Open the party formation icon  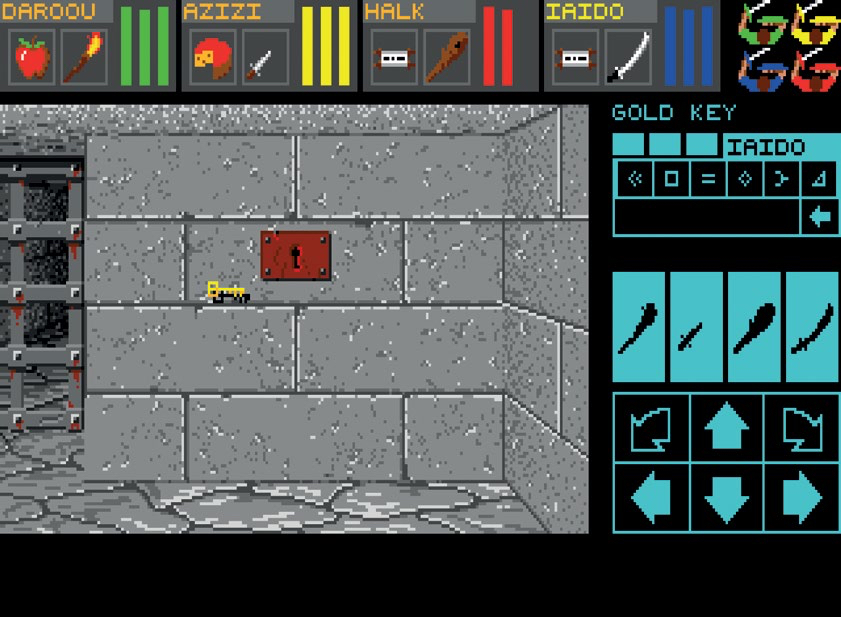tap(789, 45)
